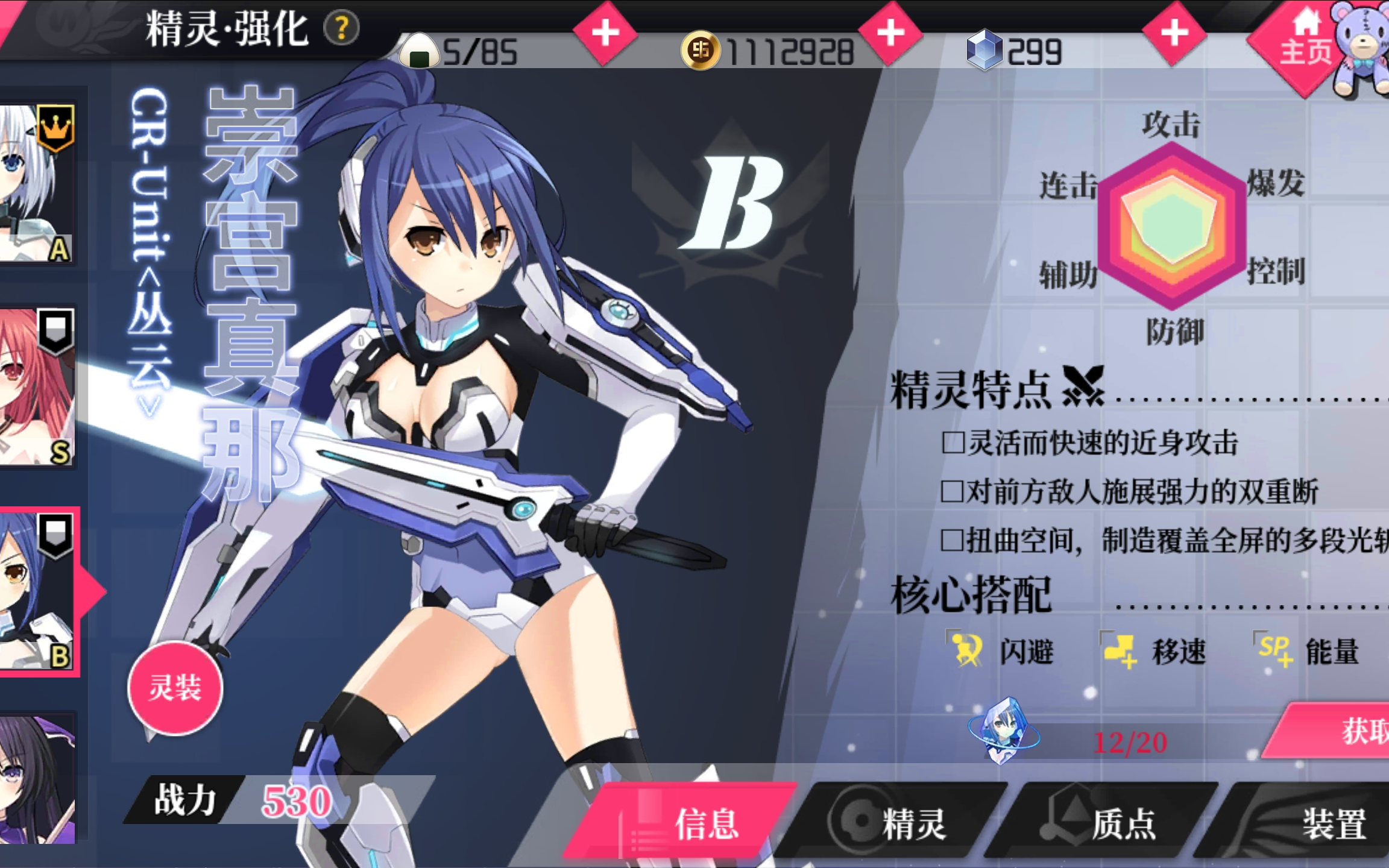The width and height of the screenshot is (1389, 868).
Task: Open the help question mark icon
Action: (x=341, y=28)
